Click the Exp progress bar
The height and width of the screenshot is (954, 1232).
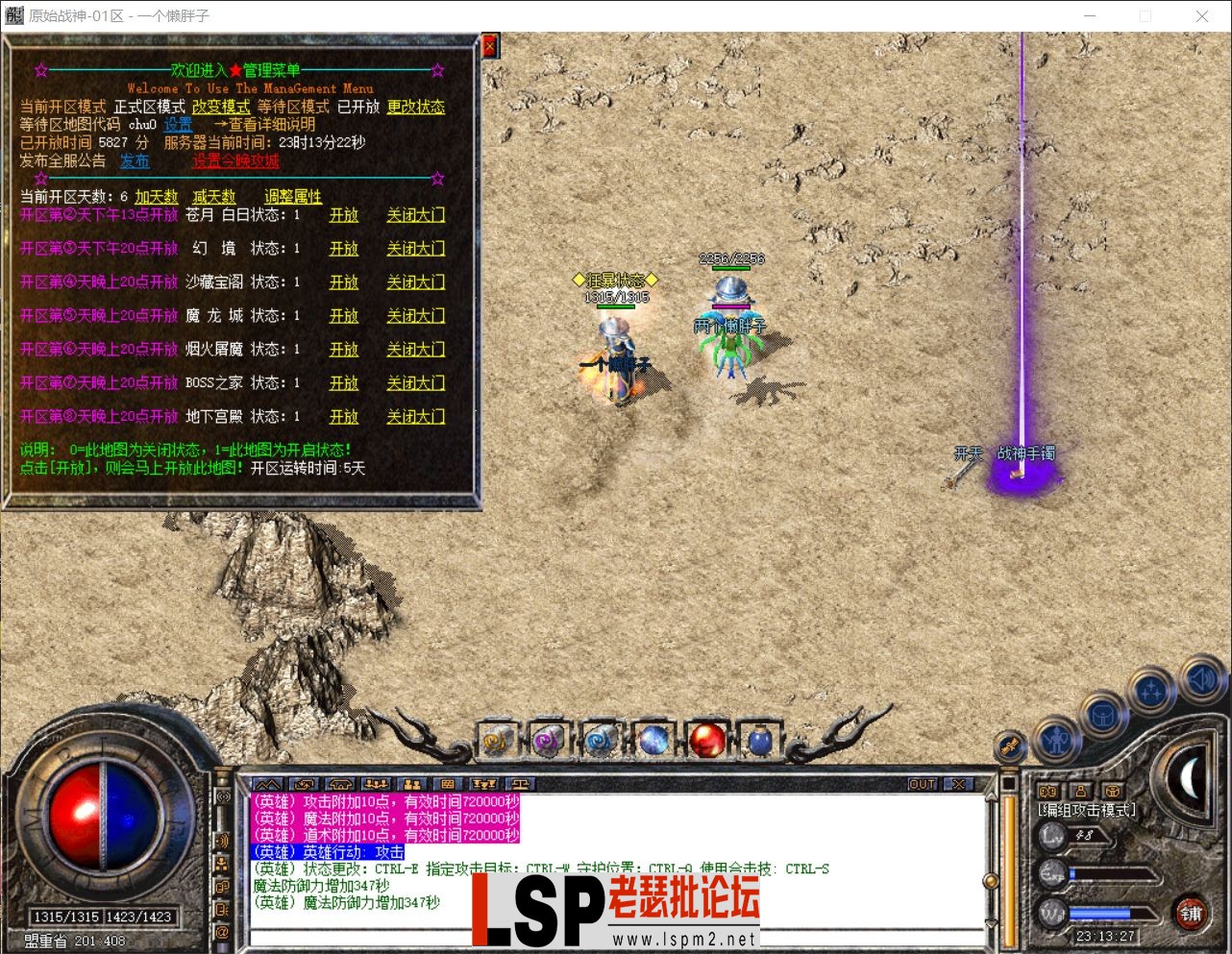(1112, 873)
